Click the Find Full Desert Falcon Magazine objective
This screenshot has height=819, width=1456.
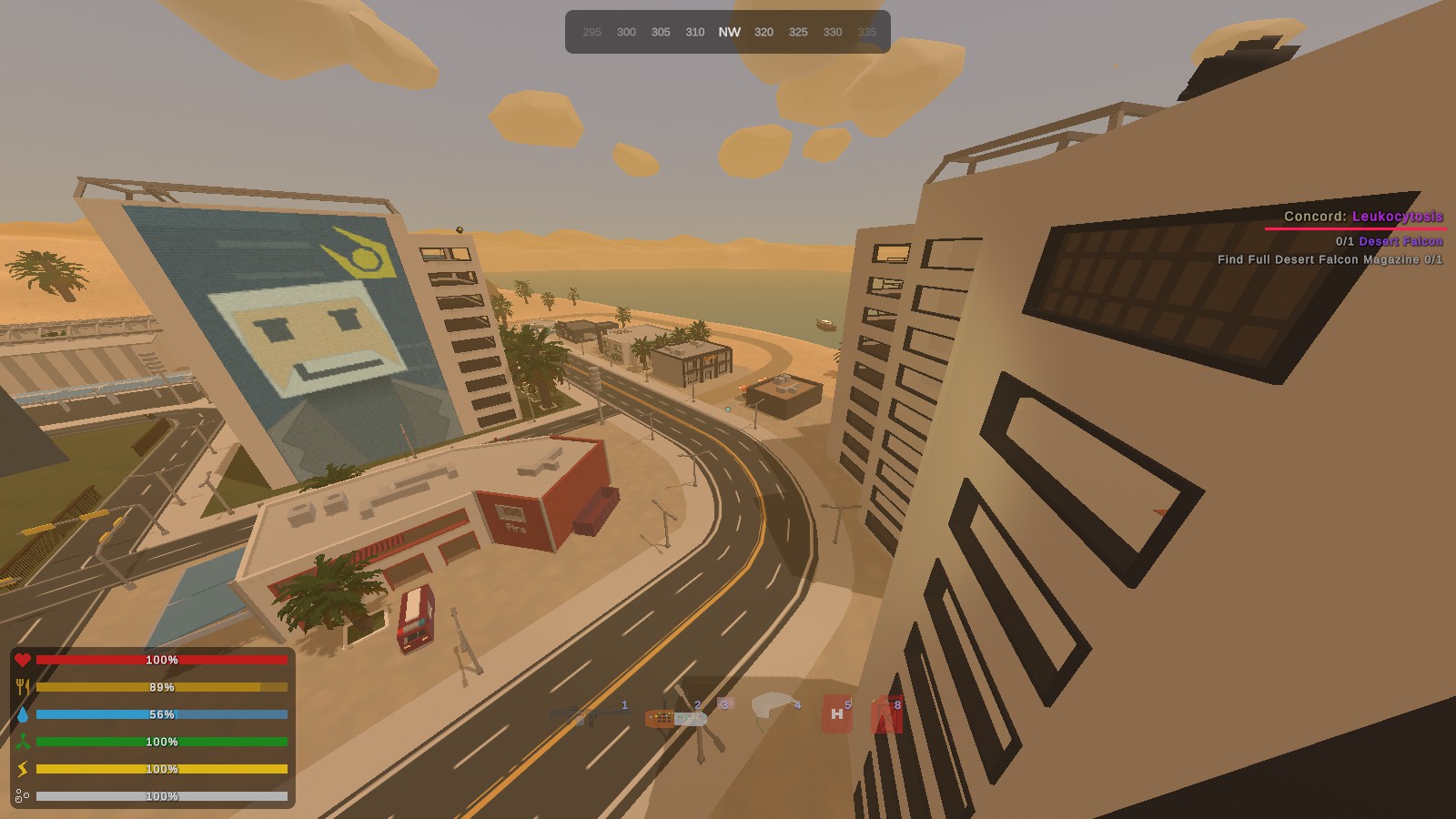tap(1330, 259)
